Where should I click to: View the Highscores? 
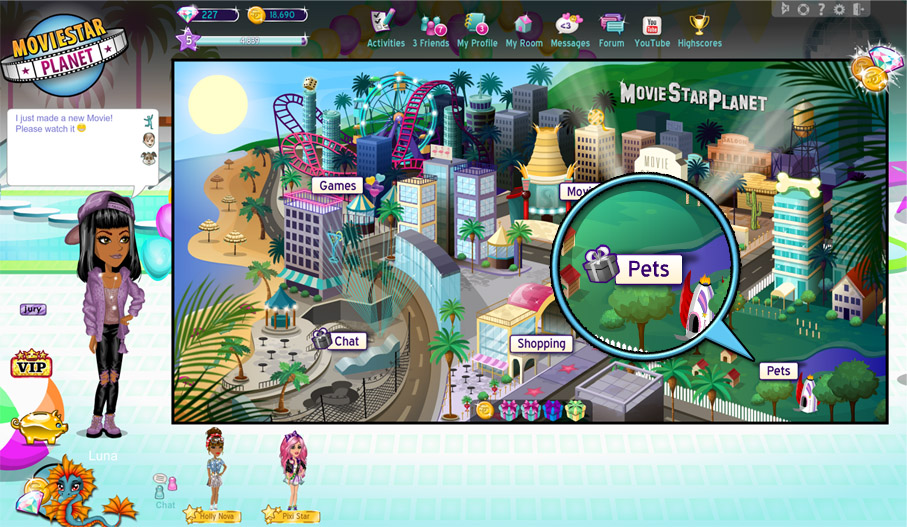pyautogui.click(x=699, y=28)
